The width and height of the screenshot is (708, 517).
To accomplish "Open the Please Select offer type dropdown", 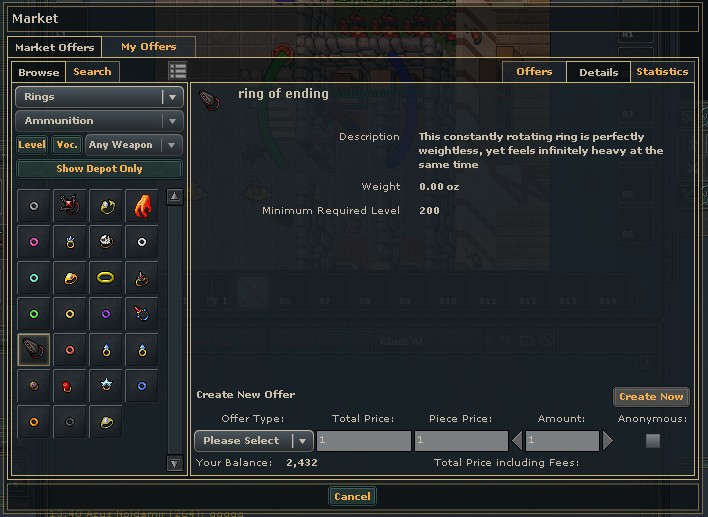I will (x=254, y=441).
